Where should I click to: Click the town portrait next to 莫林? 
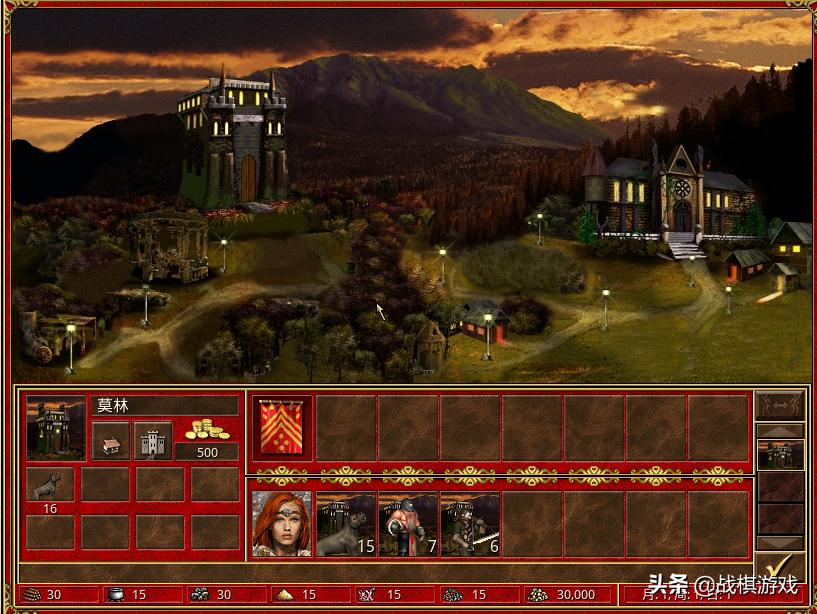[x=56, y=428]
